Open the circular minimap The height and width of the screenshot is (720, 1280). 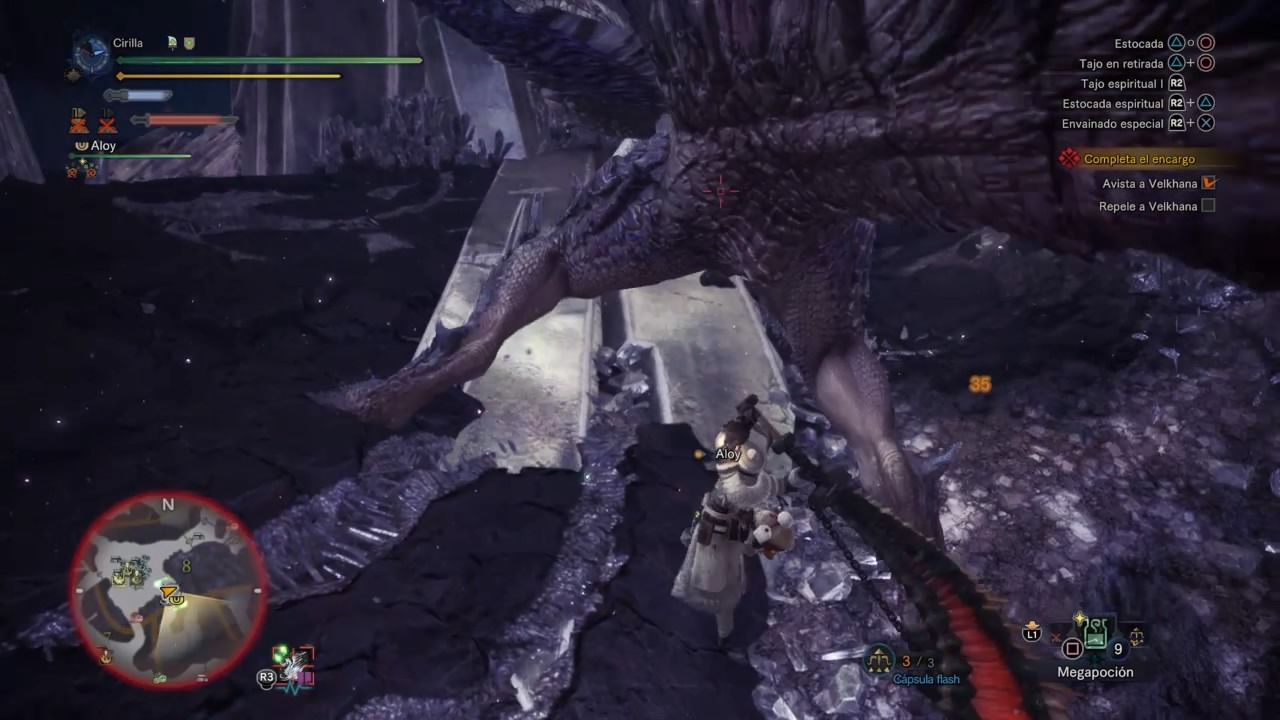point(168,591)
